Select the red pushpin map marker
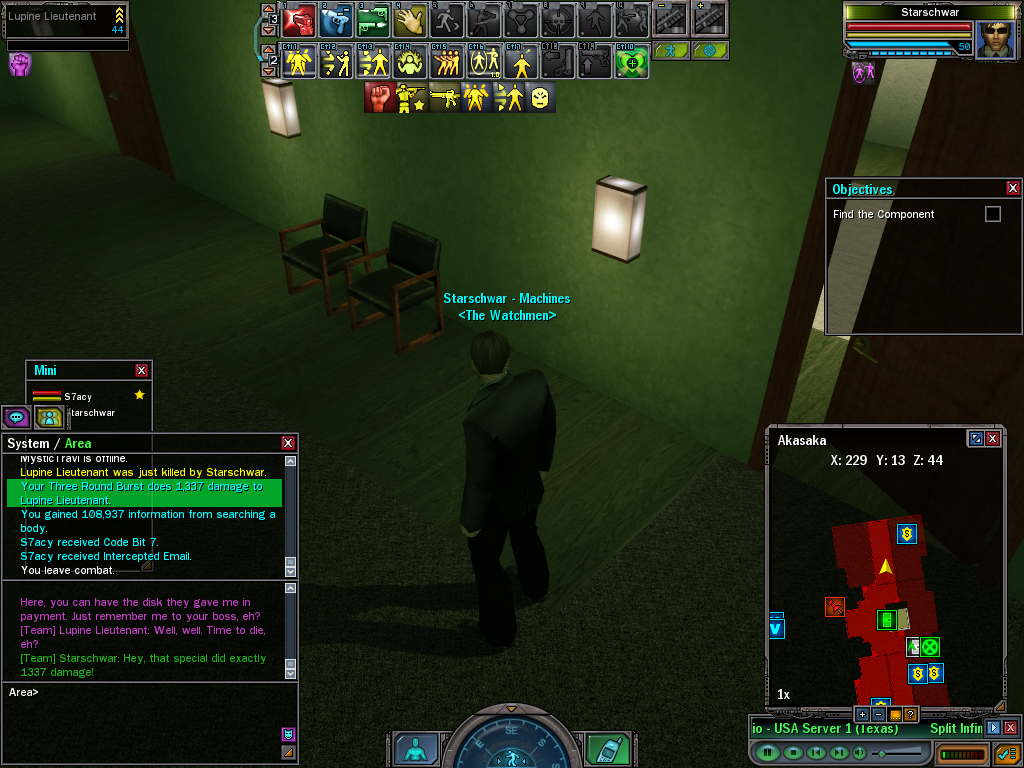This screenshot has width=1024, height=768. pos(834,606)
